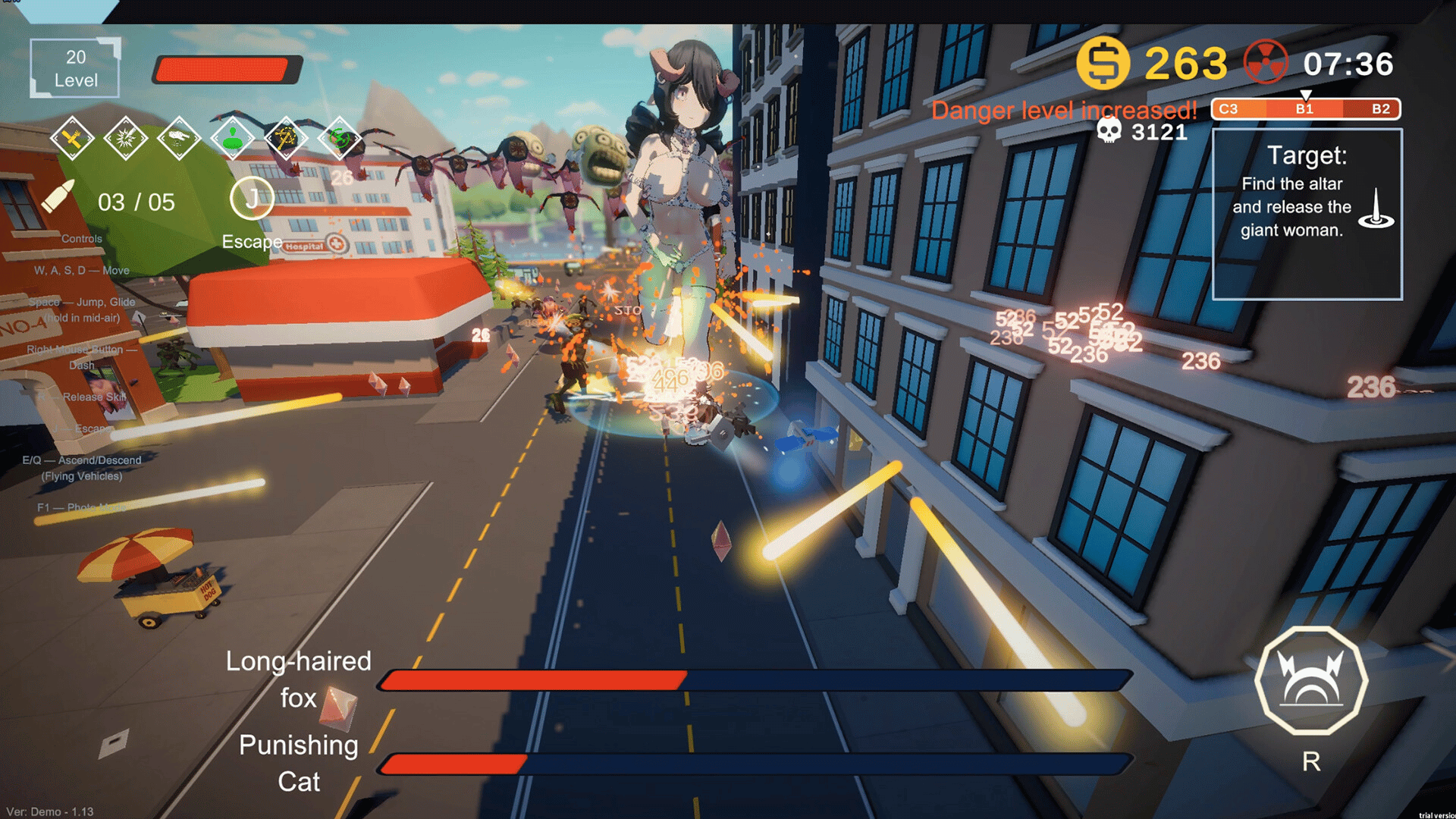
Task: Click the altar objective marker icon
Action: 1376,209
